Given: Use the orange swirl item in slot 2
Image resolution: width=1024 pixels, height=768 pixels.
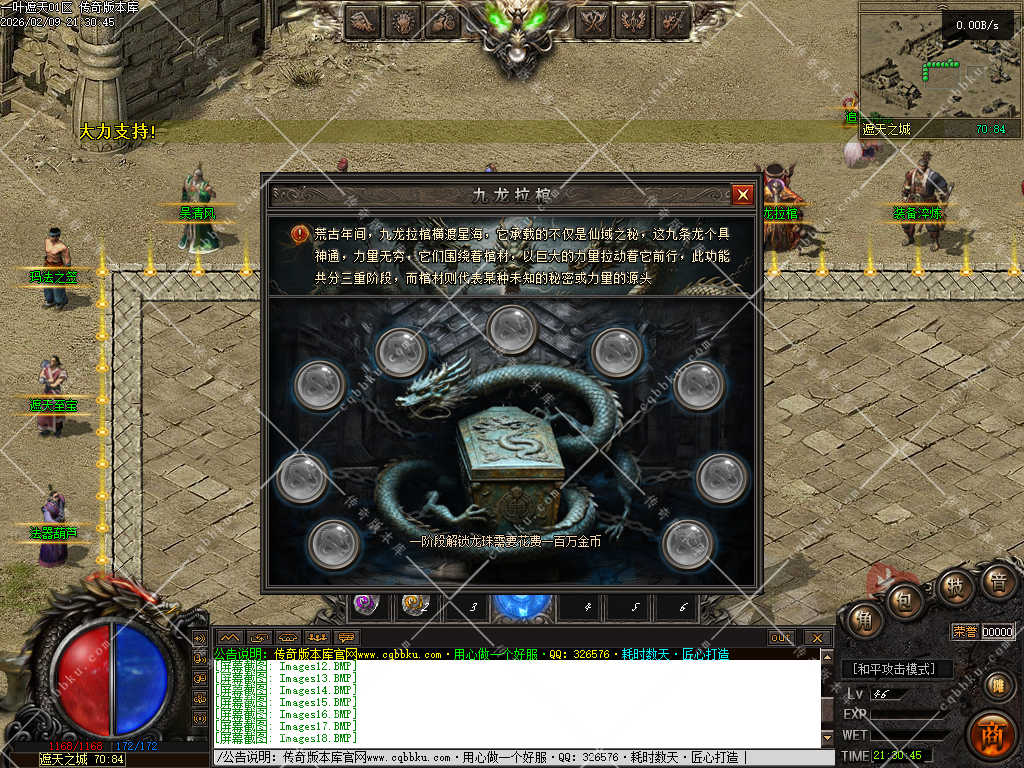Looking at the screenshot, I should point(412,604).
